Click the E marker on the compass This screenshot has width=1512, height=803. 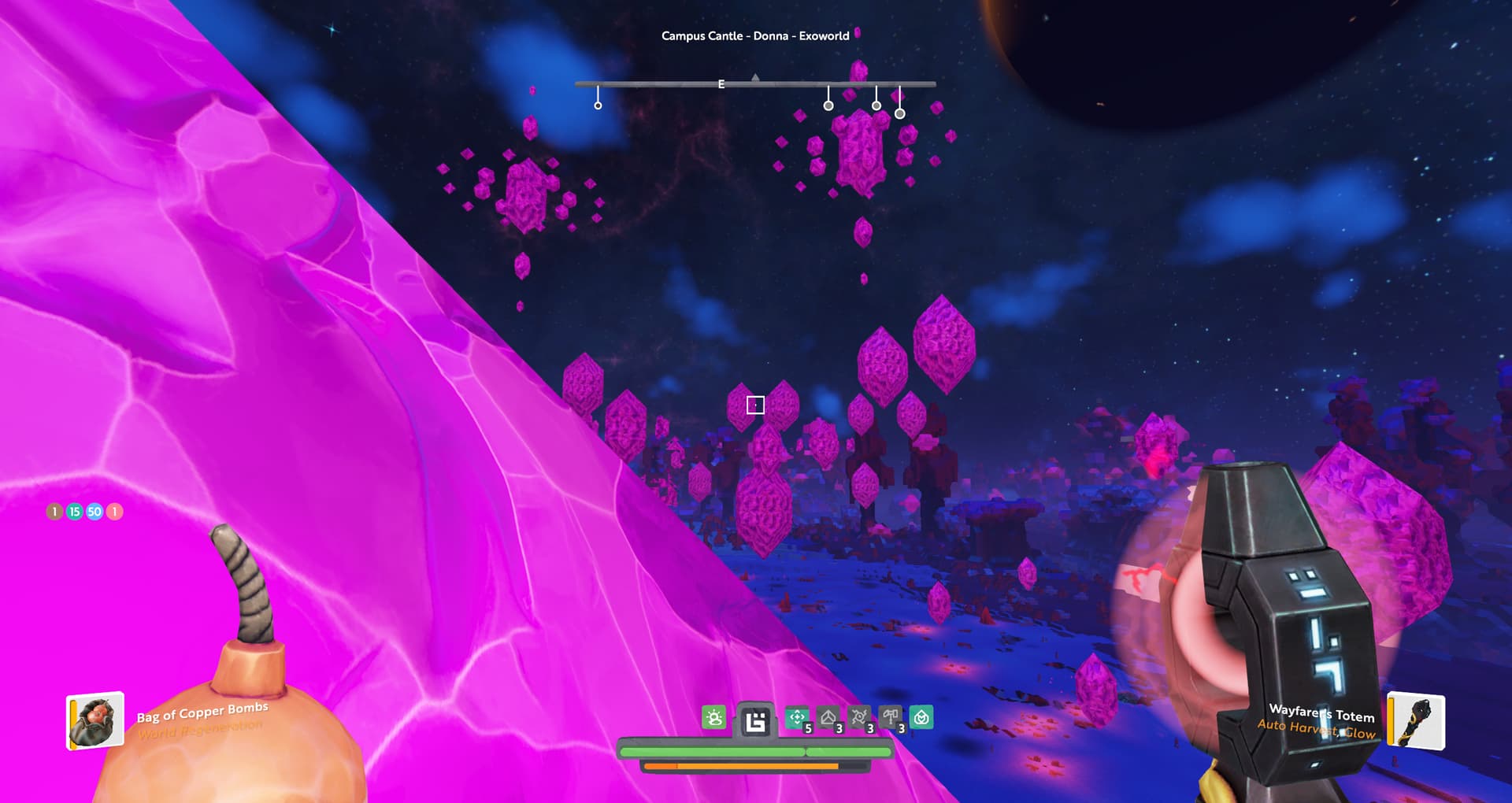[x=721, y=84]
